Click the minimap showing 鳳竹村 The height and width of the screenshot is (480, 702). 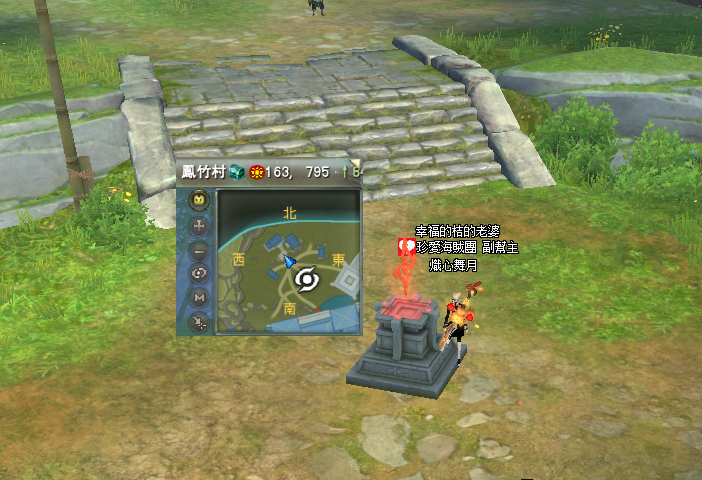point(288,261)
